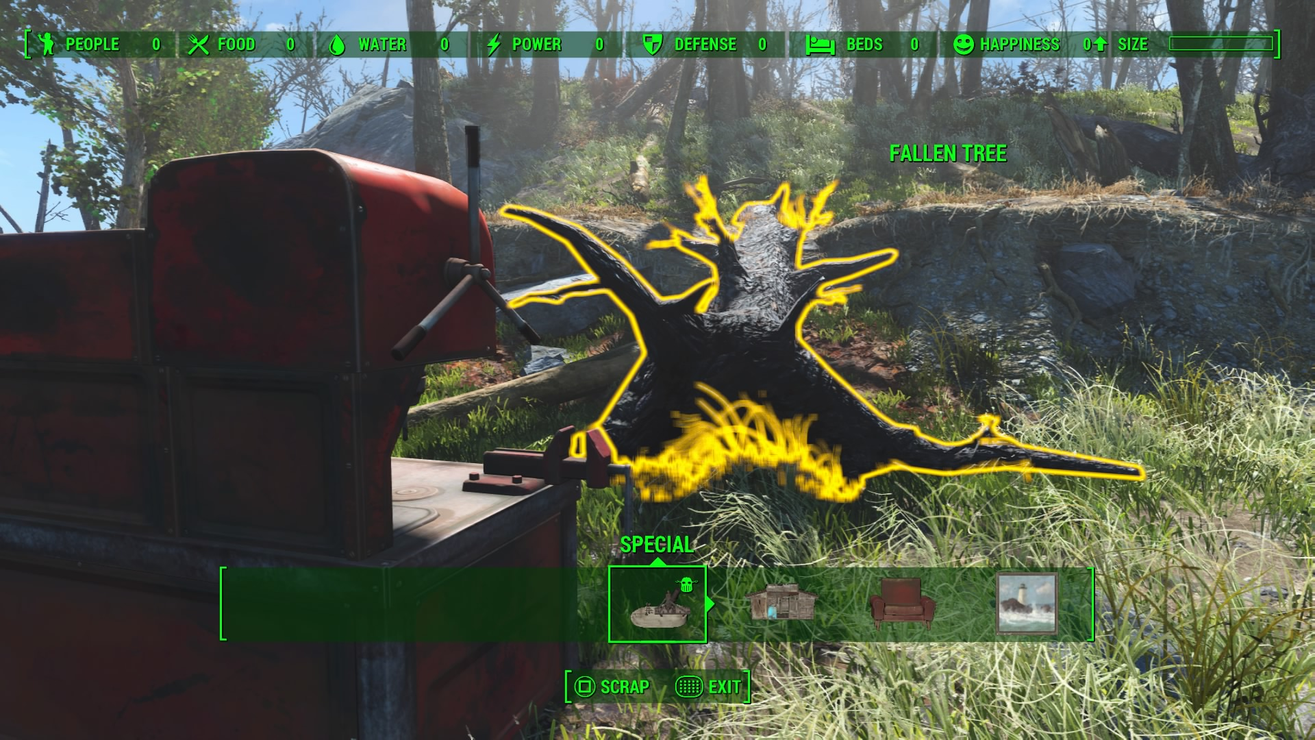
Task: Choose the Furniture category with the red armchair
Action: (902, 604)
